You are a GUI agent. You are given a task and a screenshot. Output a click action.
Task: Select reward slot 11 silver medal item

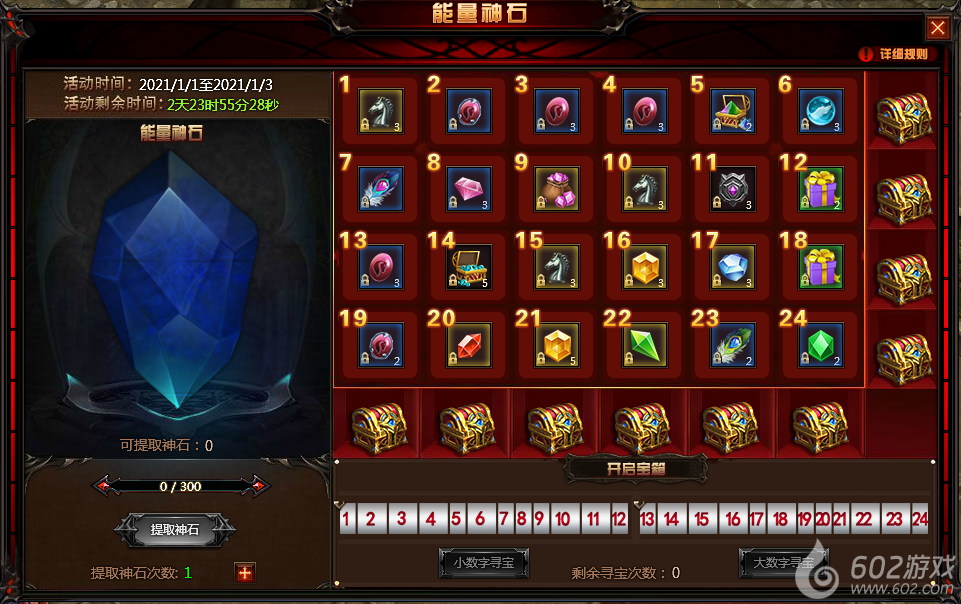click(733, 189)
